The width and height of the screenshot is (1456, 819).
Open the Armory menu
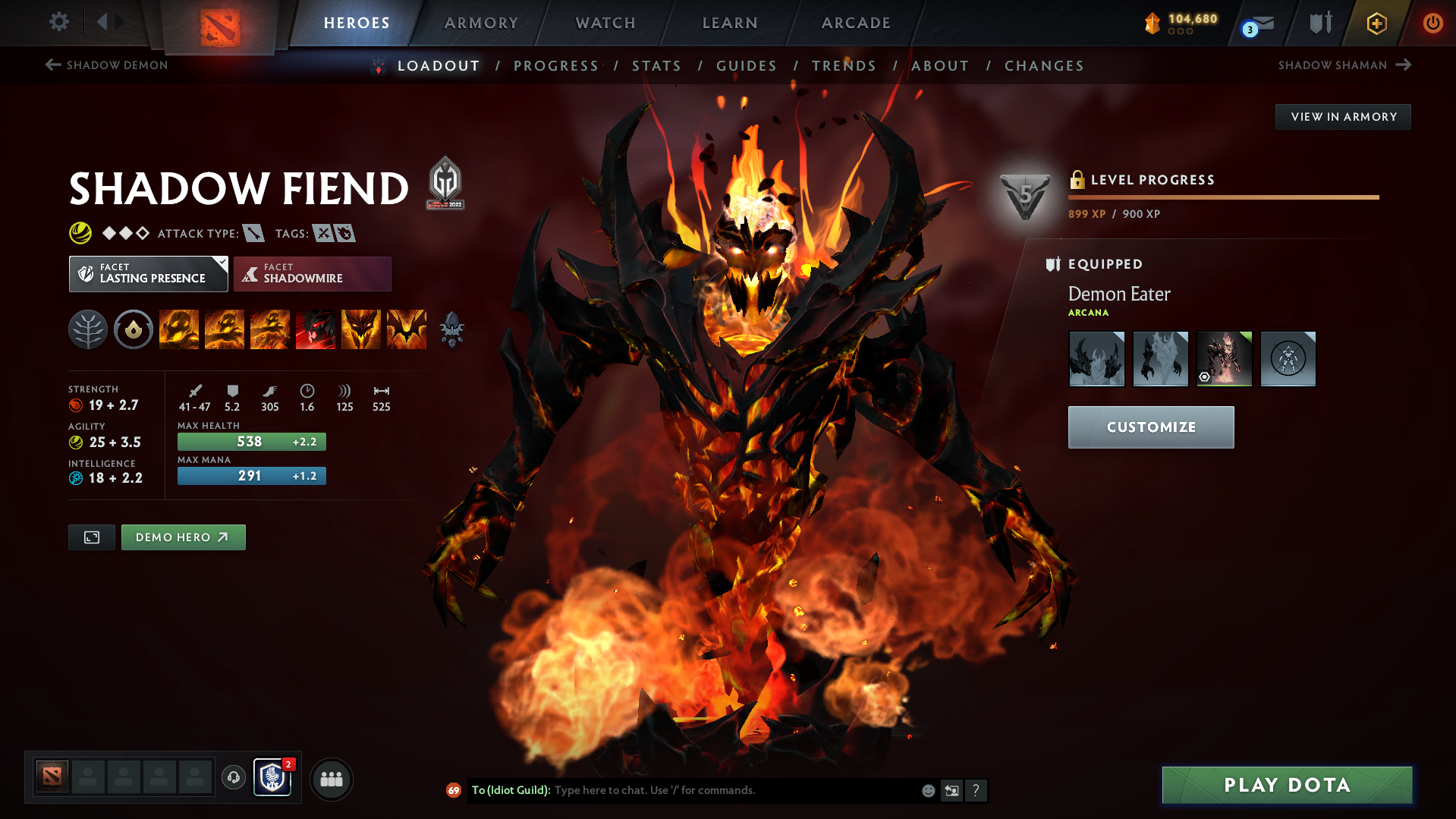point(481,23)
